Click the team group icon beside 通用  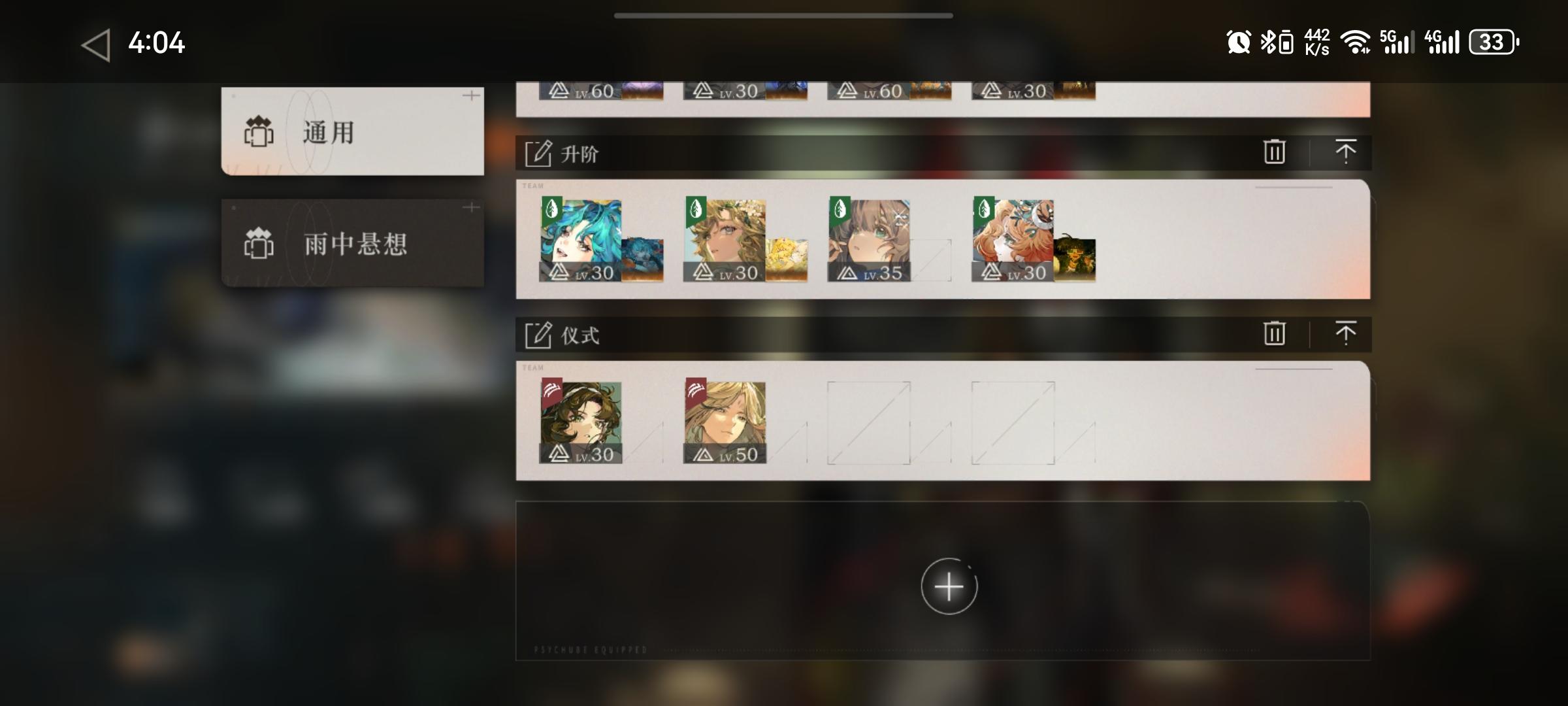click(x=259, y=131)
